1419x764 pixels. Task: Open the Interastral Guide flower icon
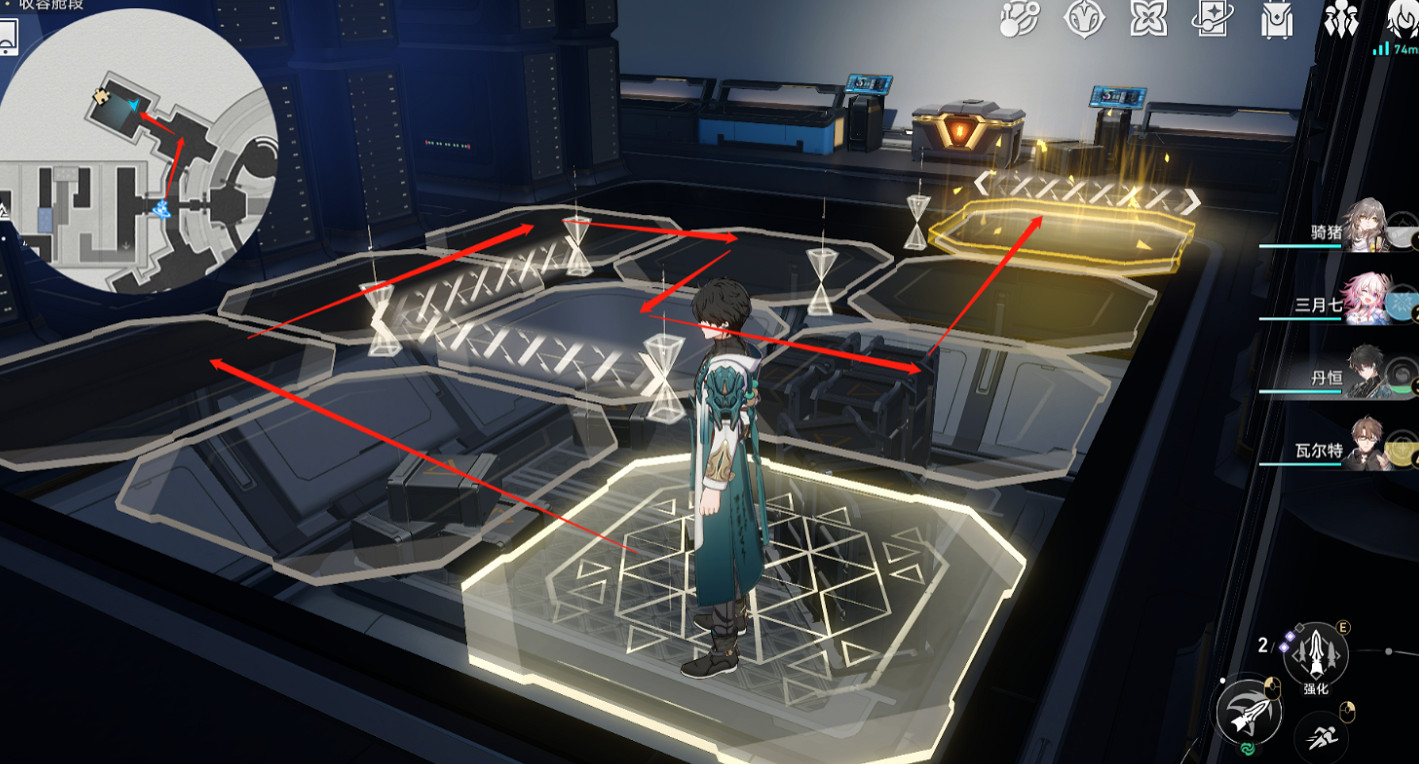coord(1150,17)
